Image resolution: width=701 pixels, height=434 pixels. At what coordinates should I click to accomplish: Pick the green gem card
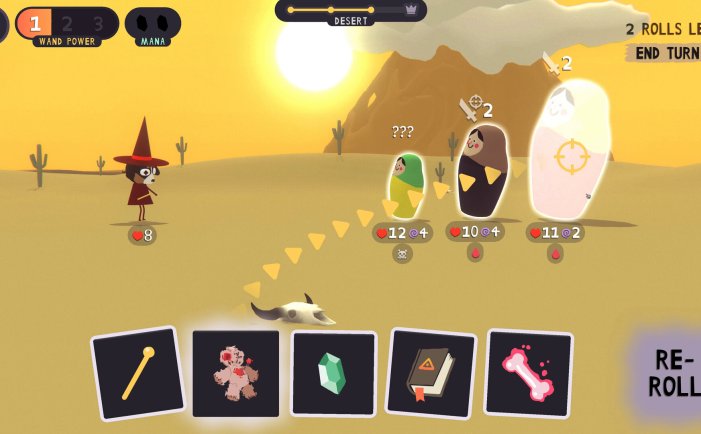[x=333, y=373]
